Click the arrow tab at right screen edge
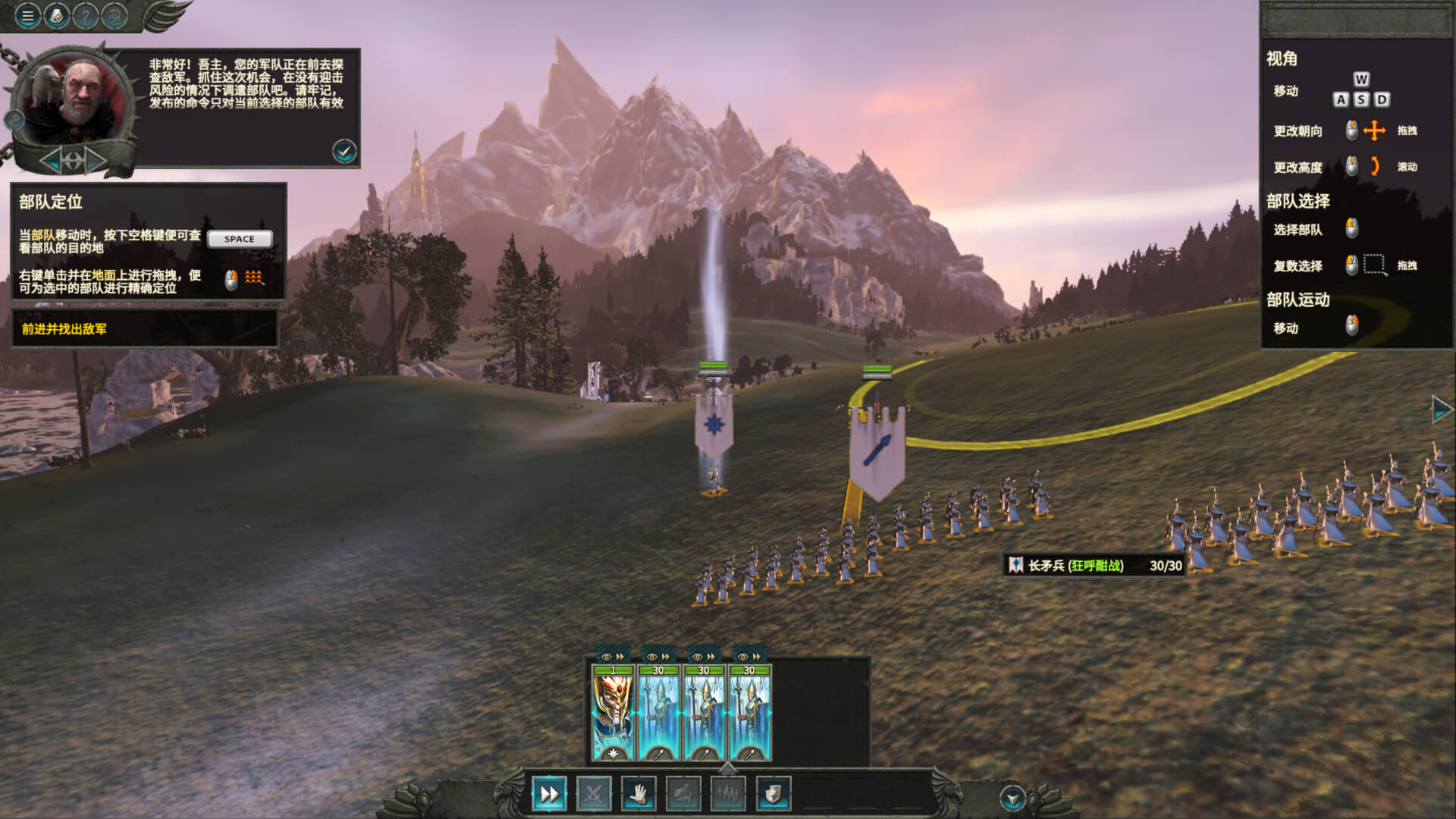The width and height of the screenshot is (1456, 819). click(x=1441, y=409)
